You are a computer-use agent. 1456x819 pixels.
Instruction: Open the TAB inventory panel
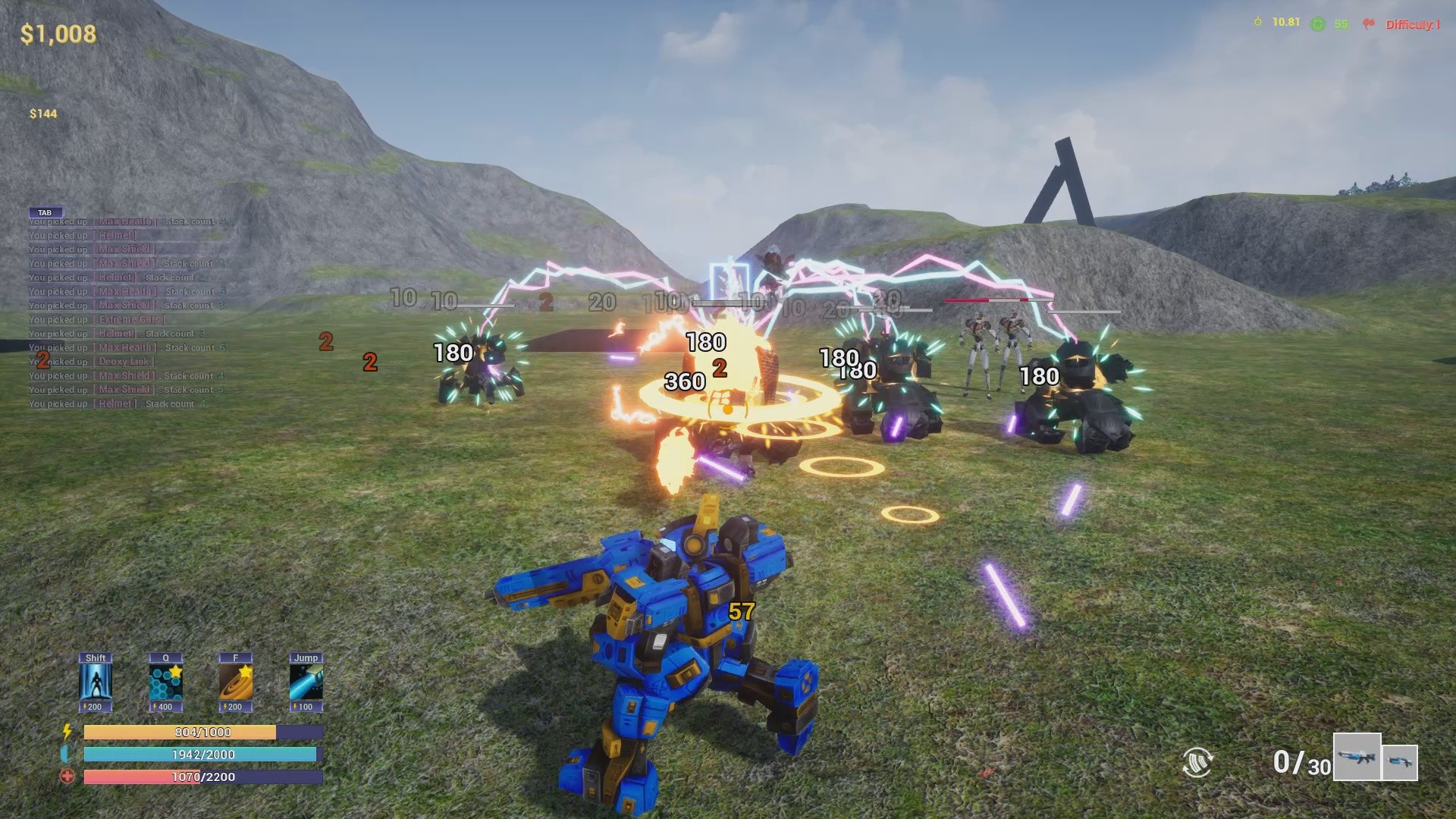tap(46, 212)
